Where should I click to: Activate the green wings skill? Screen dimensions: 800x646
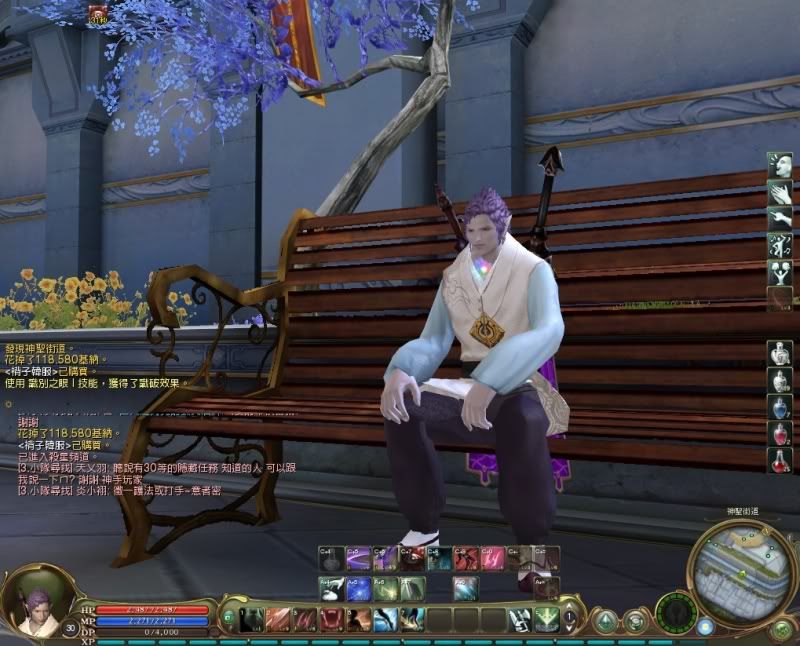(546, 620)
